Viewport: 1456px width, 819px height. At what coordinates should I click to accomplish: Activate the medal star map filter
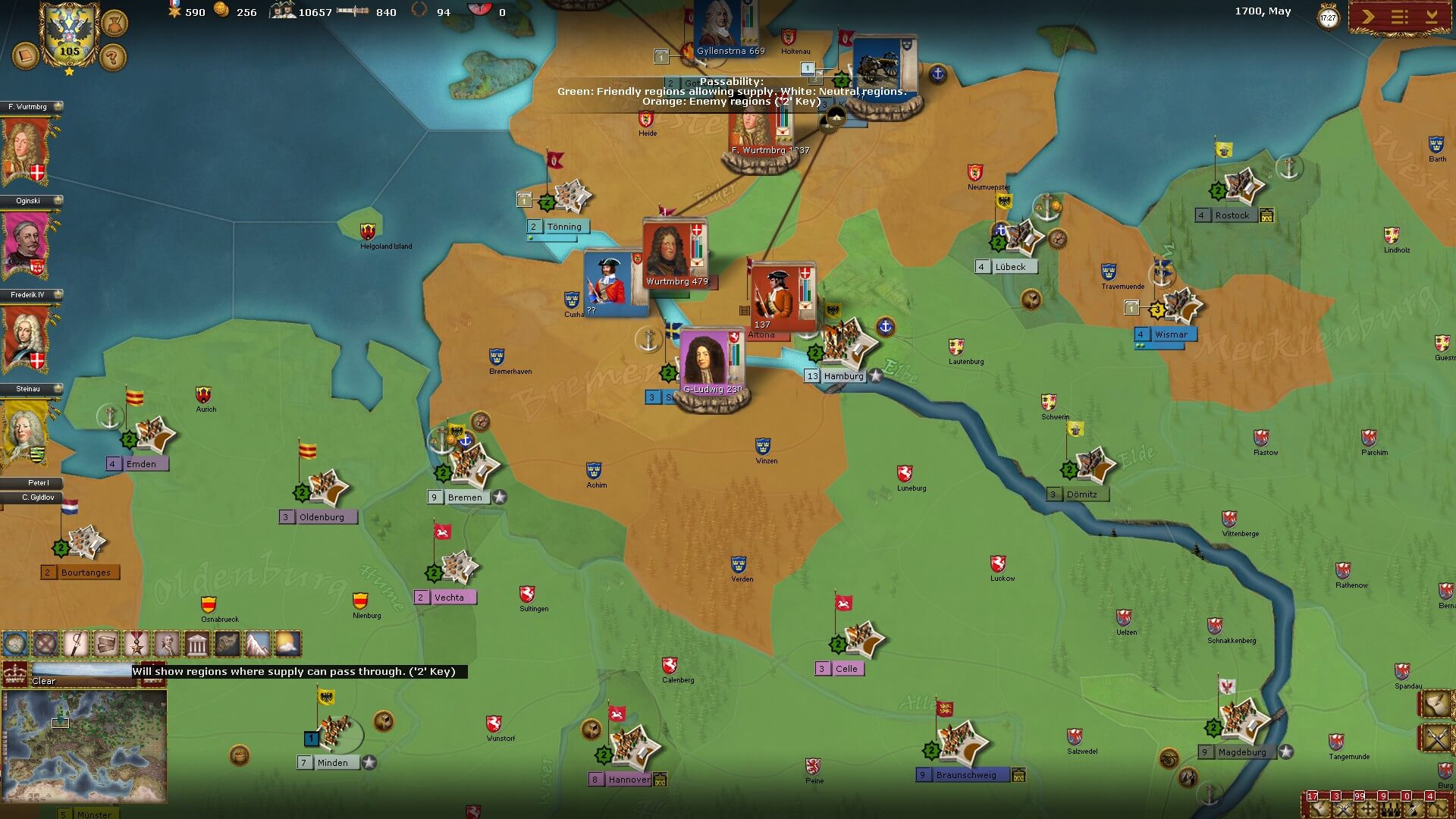pos(136,645)
